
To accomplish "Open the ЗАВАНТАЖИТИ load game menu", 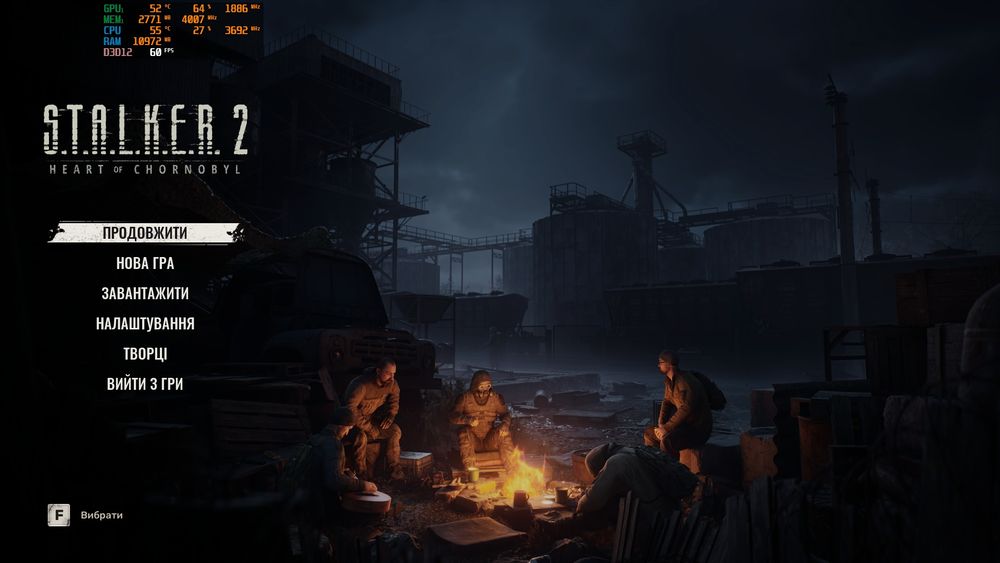I will pyautogui.click(x=145, y=293).
